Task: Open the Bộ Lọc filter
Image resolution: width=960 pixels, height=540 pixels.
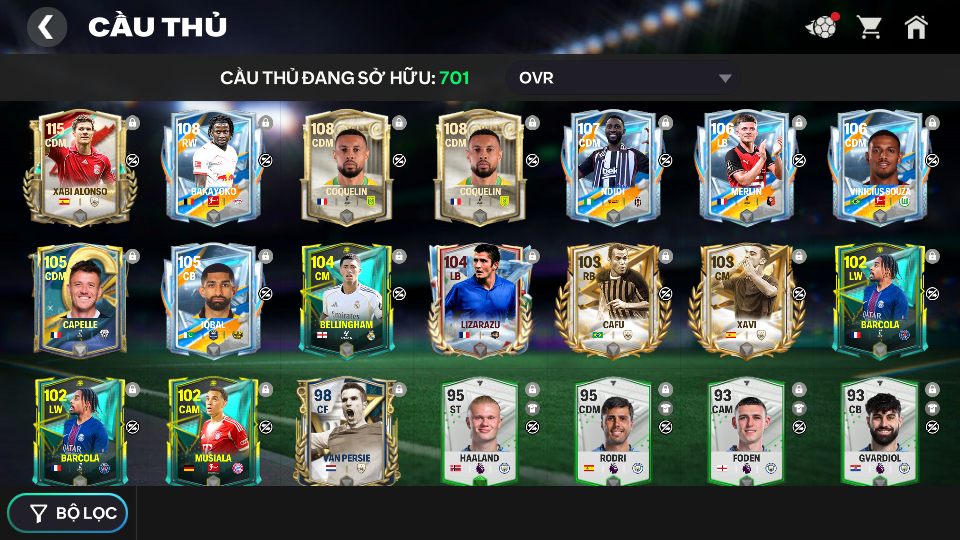Action: 68,513
